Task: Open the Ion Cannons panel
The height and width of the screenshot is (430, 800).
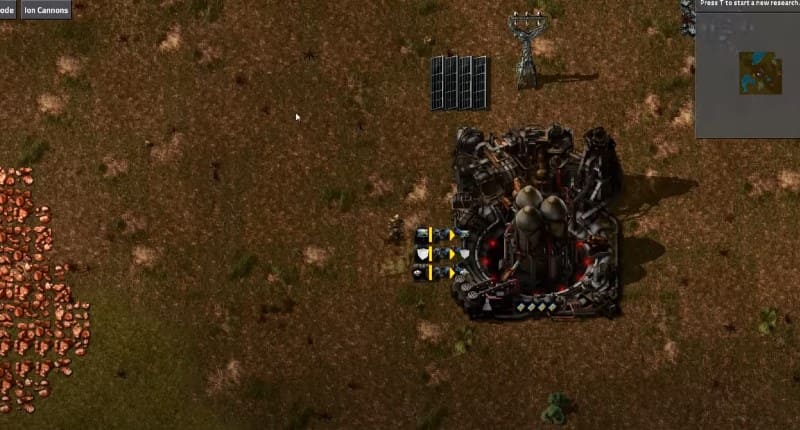Action: point(46,9)
